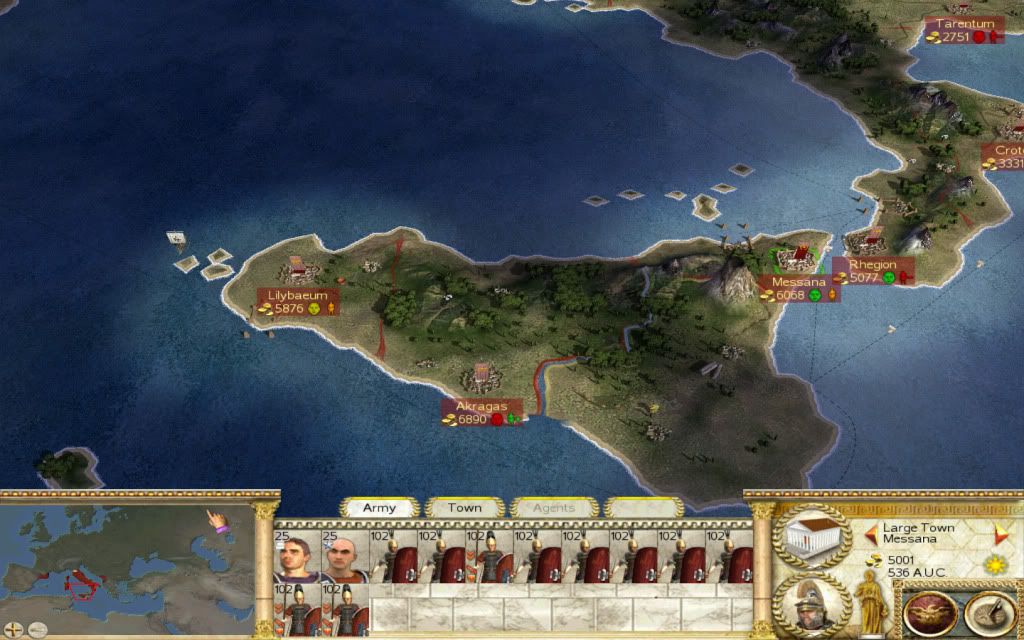
Task: Zoom out the minimap with minus button
Action: (37, 630)
